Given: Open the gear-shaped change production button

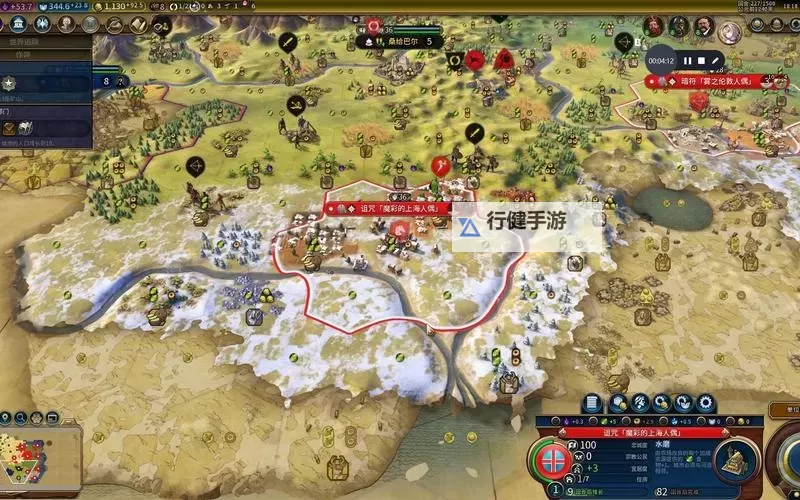Looking at the screenshot, I should (x=706, y=403).
